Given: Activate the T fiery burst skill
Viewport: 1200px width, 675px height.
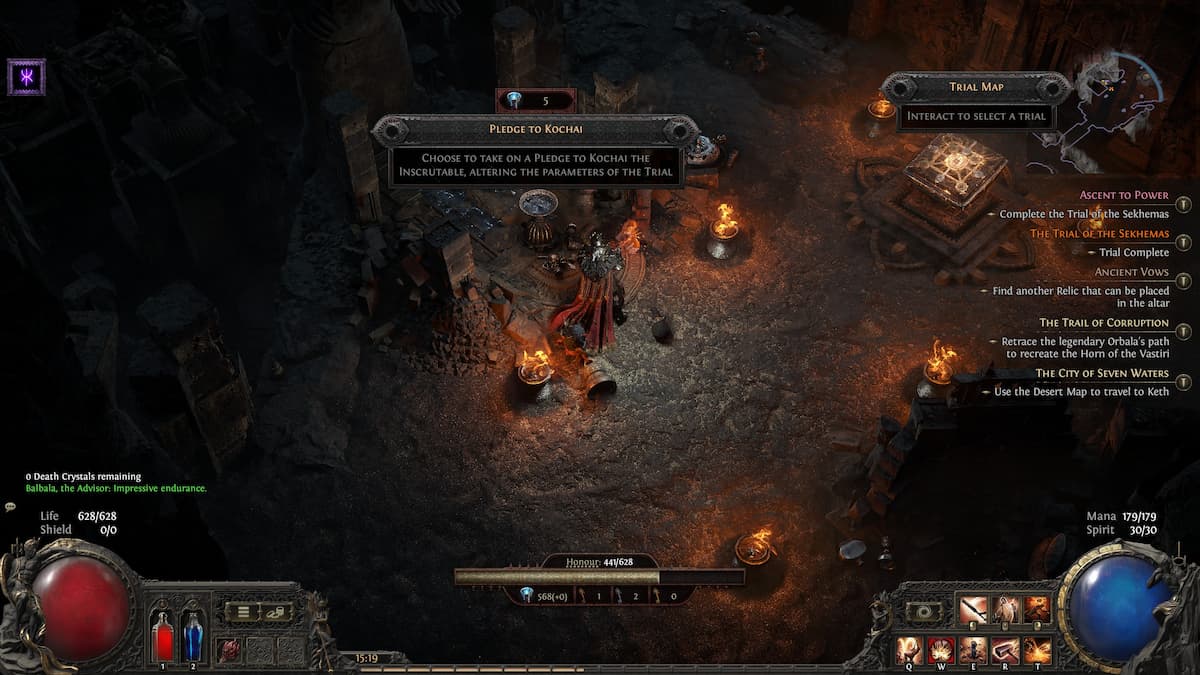Looking at the screenshot, I should point(1037,650).
